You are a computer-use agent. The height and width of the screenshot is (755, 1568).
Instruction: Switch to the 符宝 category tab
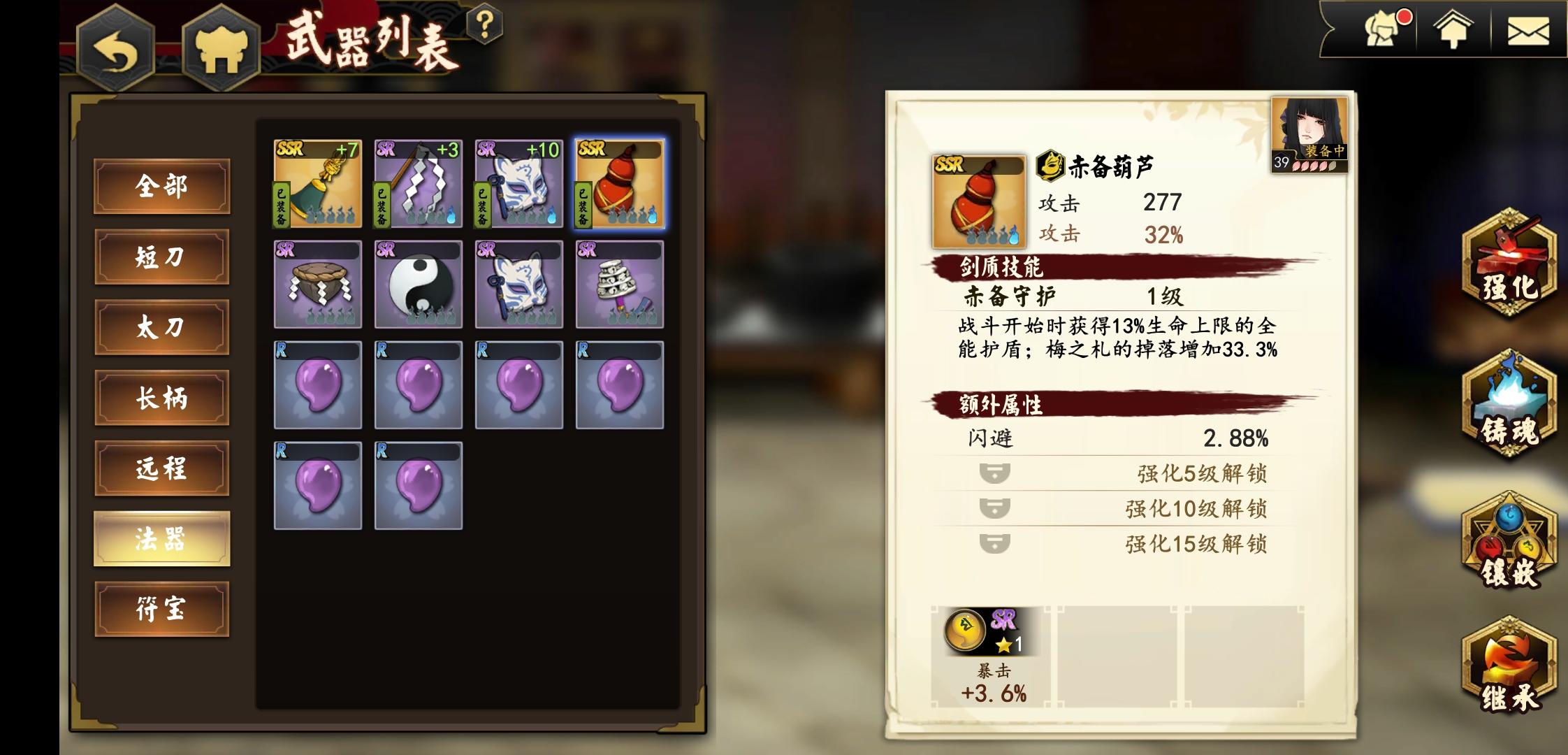click(162, 610)
